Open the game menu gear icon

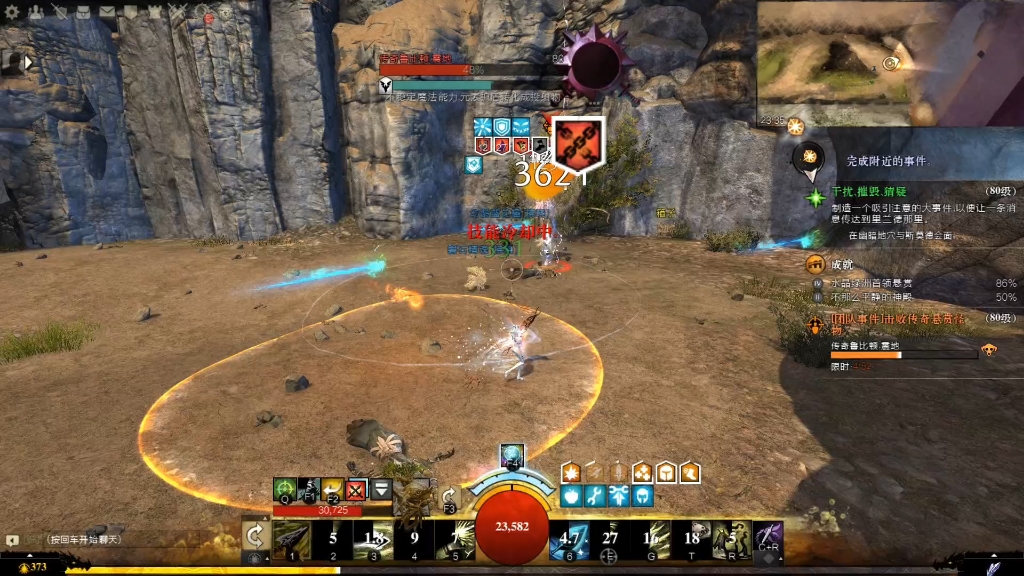point(13,12)
